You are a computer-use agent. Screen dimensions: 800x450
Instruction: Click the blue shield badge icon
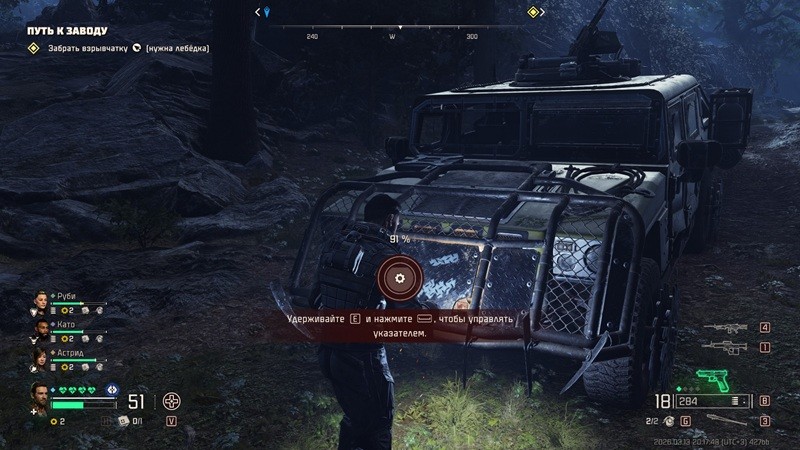112,390
